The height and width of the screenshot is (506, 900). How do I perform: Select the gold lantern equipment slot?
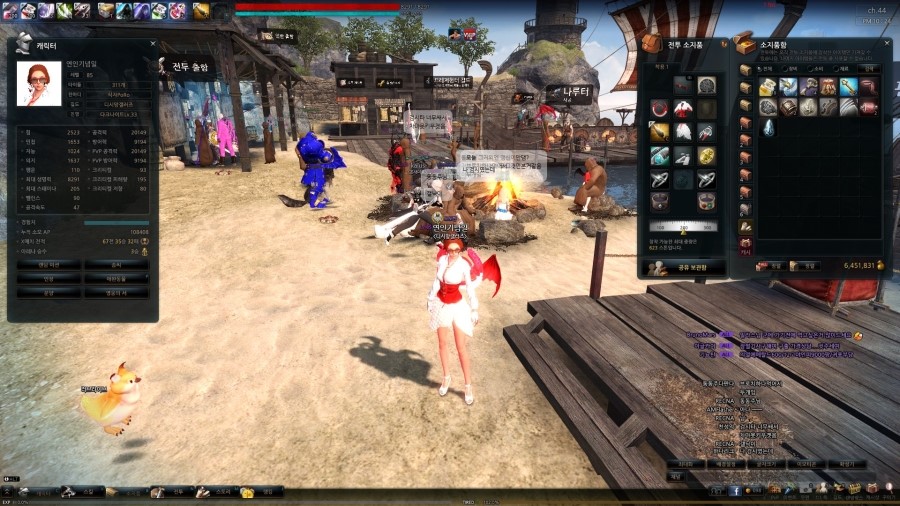[x=660, y=131]
